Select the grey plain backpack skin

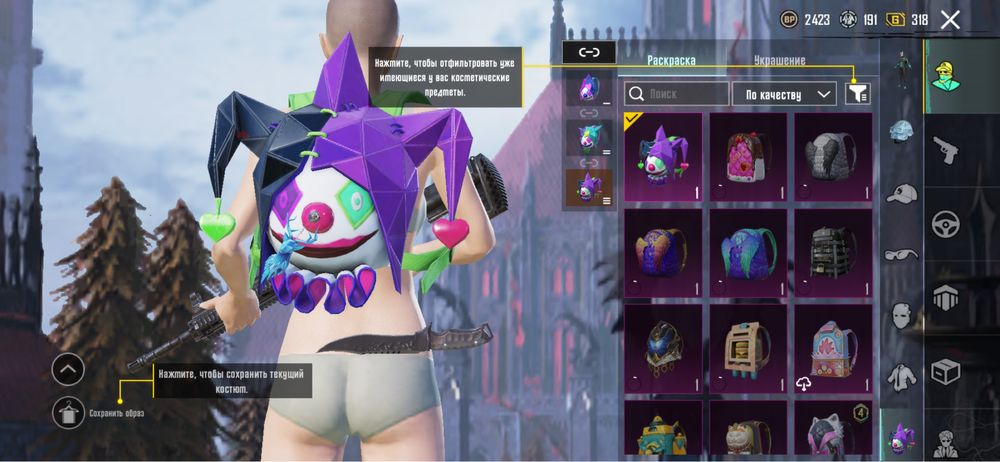click(833, 155)
